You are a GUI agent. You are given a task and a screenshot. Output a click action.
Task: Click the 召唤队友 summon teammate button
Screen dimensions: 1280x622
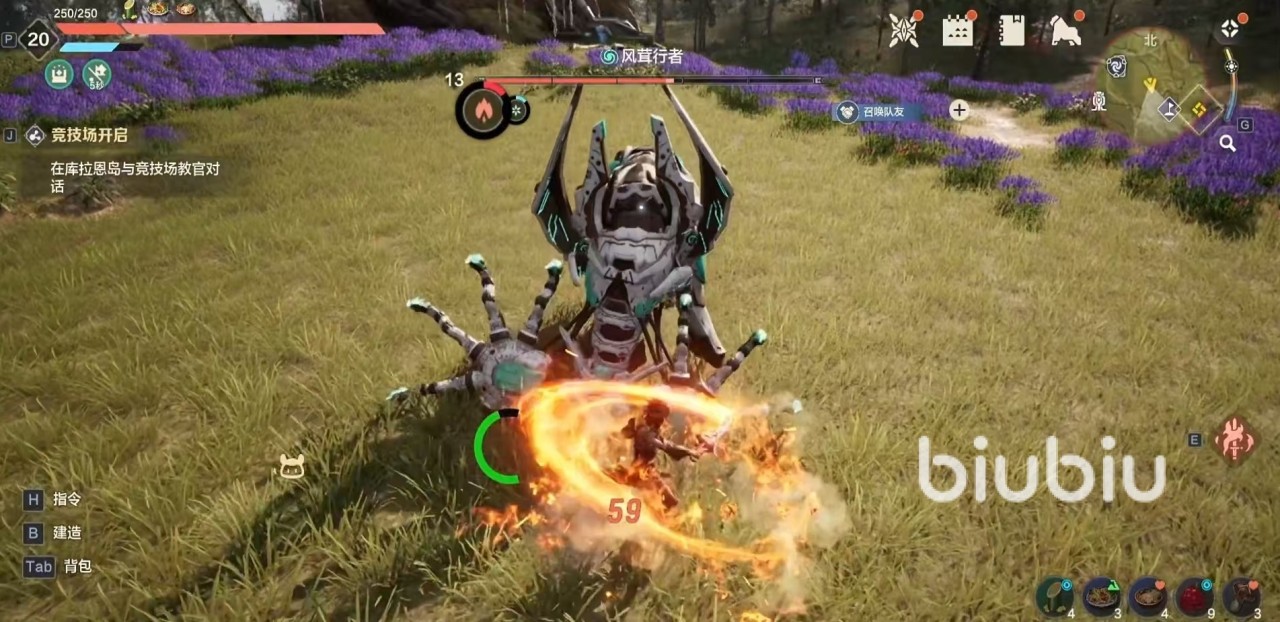[877, 112]
